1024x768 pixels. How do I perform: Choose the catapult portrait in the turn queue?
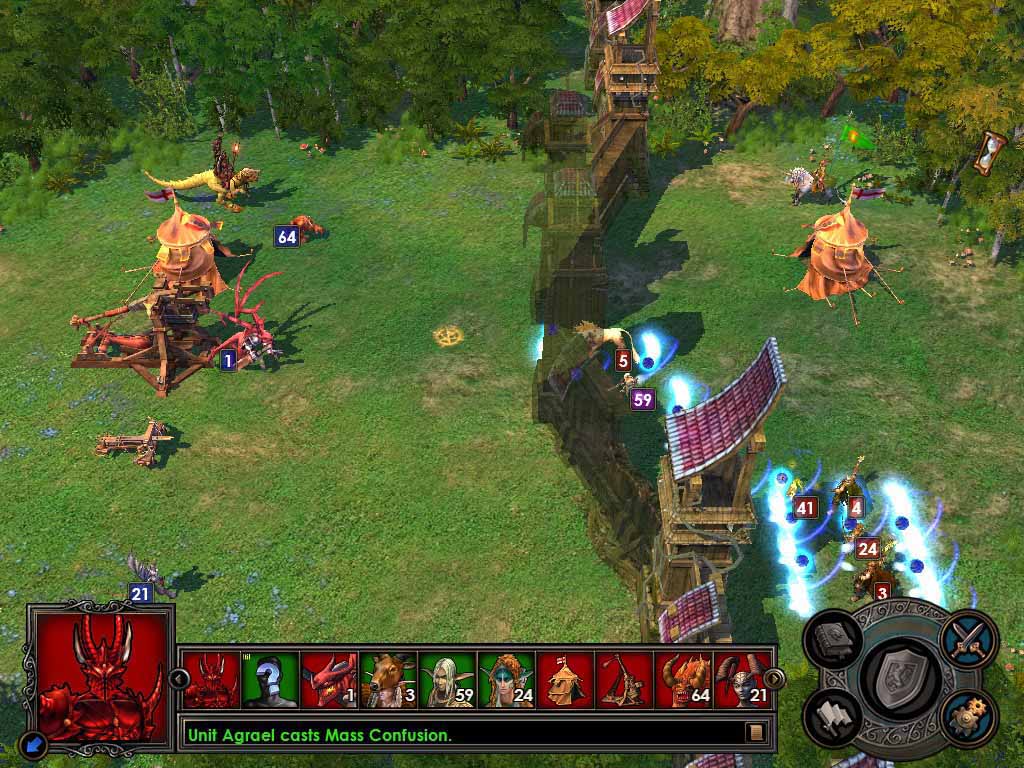coord(624,680)
